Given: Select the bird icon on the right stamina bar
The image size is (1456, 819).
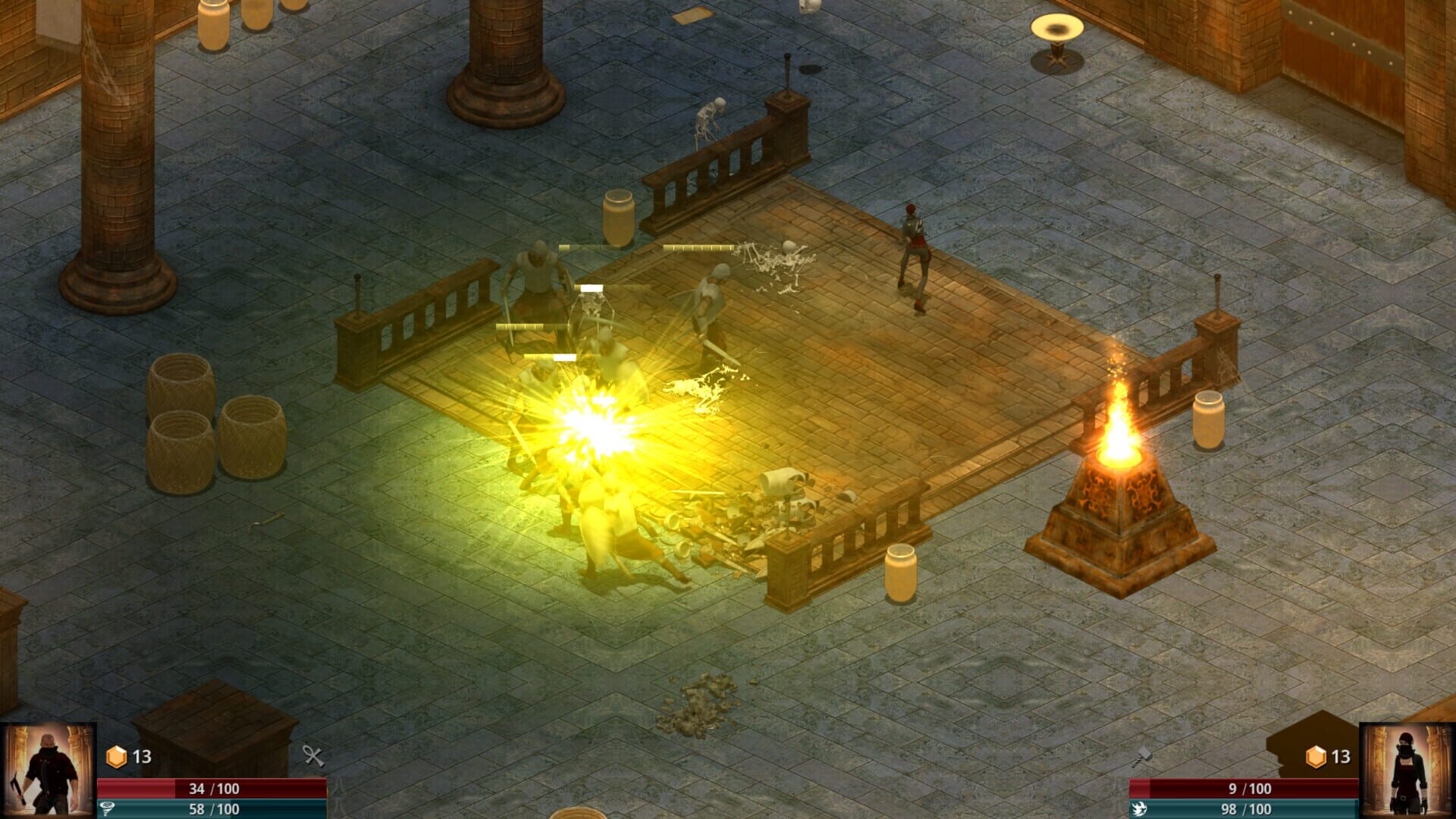Looking at the screenshot, I should point(1140,808).
